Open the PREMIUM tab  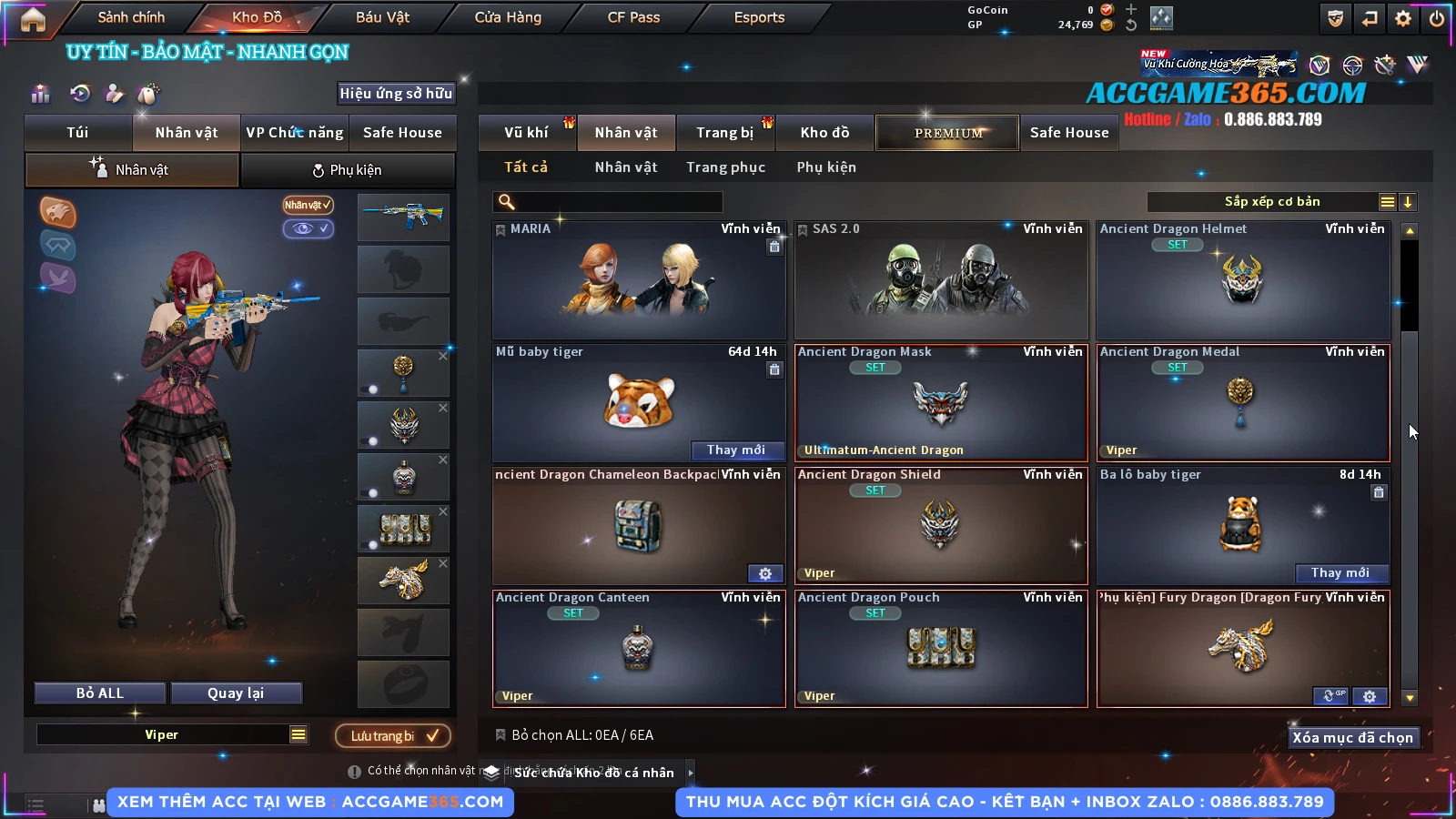pyautogui.click(x=947, y=133)
